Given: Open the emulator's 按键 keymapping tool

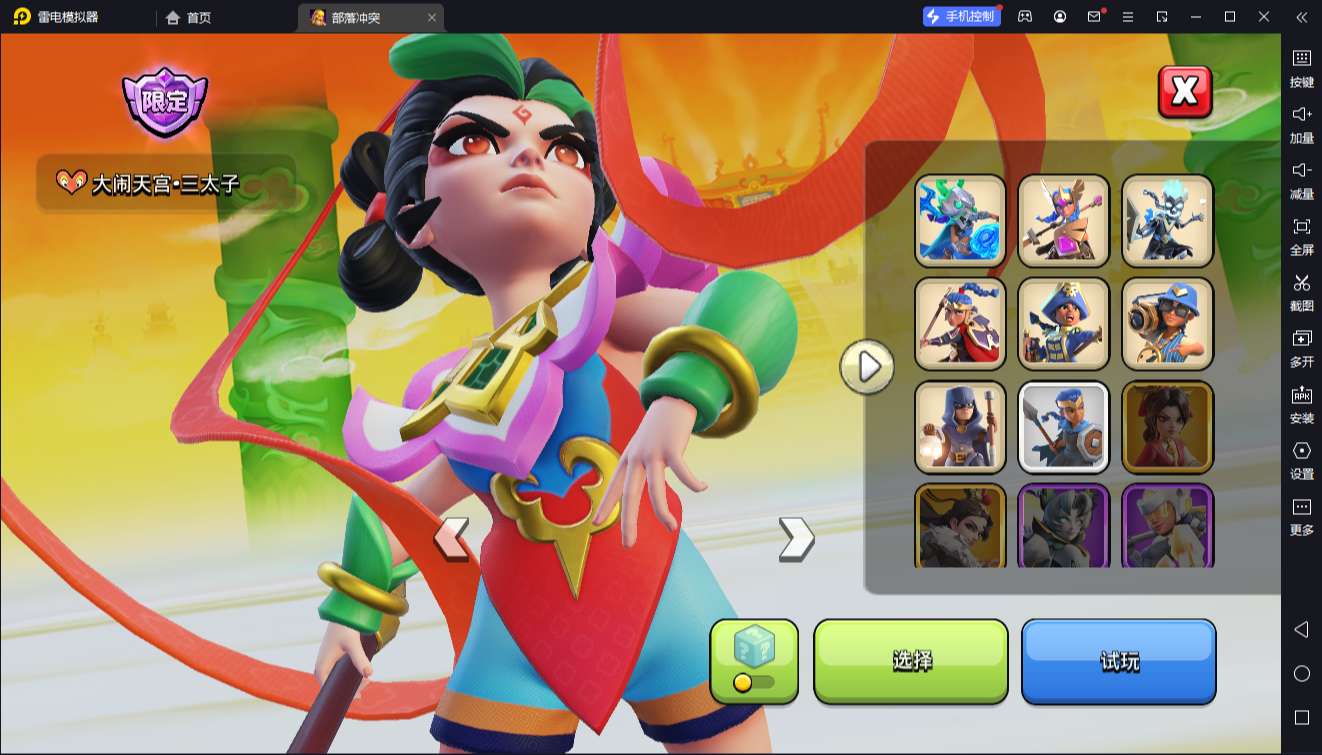Looking at the screenshot, I should [x=1301, y=68].
